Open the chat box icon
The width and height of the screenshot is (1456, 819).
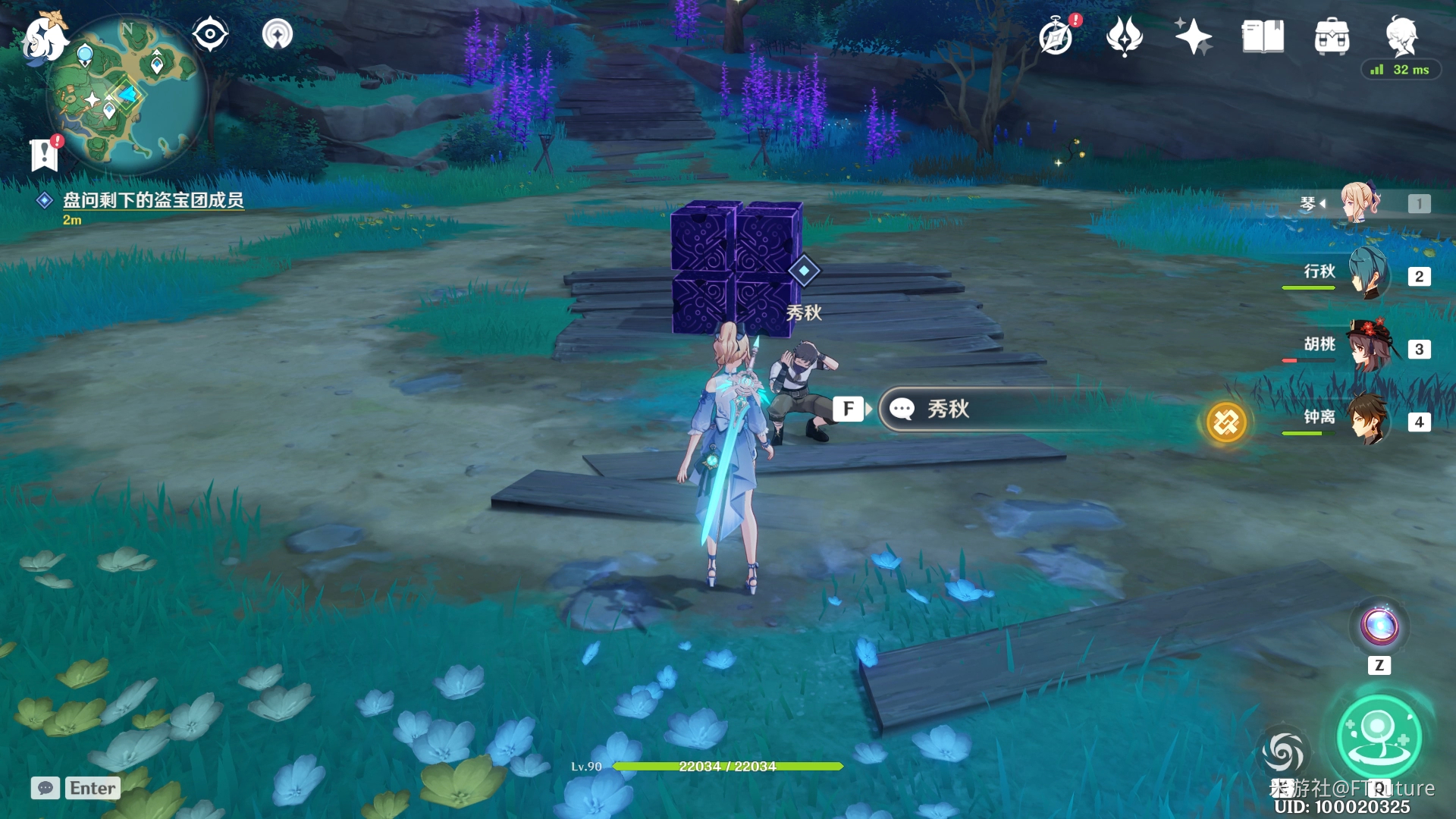(45, 788)
